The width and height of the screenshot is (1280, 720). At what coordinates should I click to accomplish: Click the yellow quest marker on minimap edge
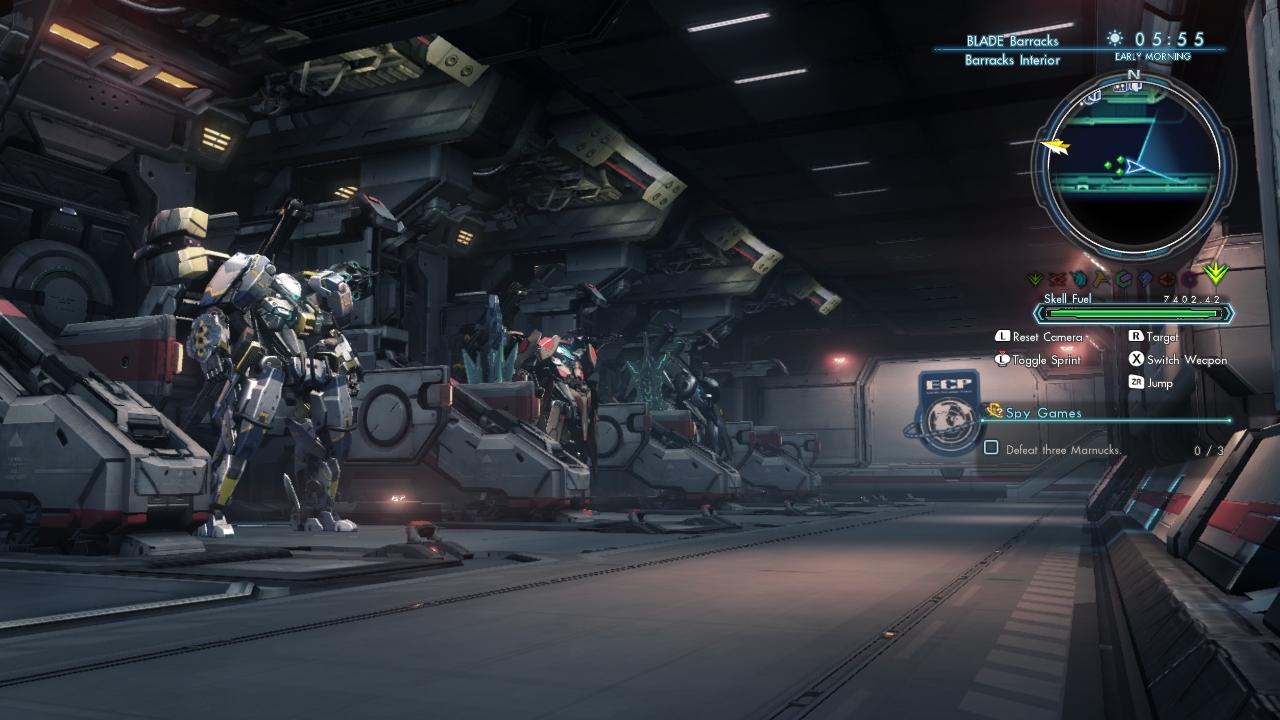tap(1055, 147)
